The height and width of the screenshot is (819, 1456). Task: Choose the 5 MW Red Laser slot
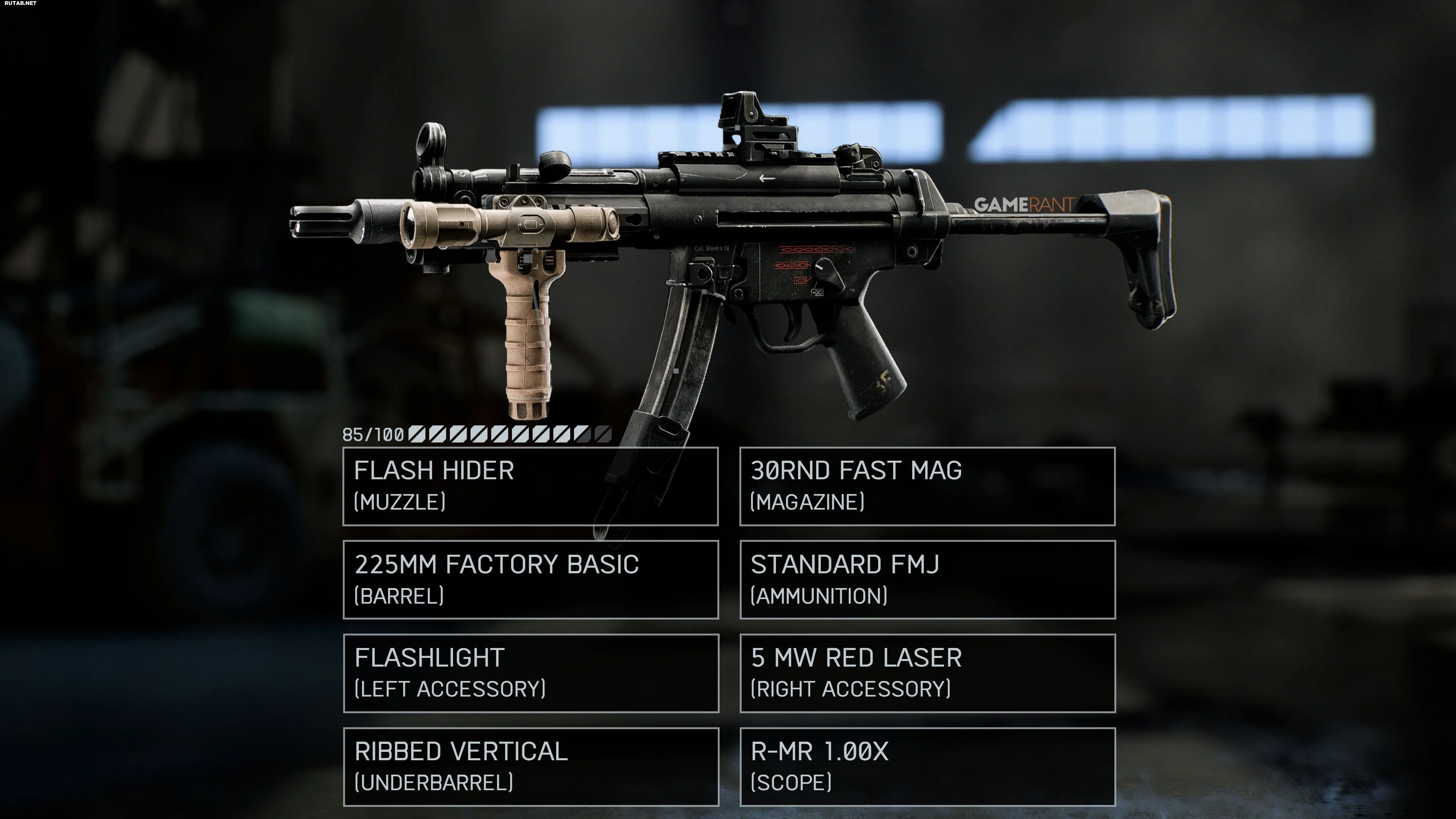[x=927, y=673]
